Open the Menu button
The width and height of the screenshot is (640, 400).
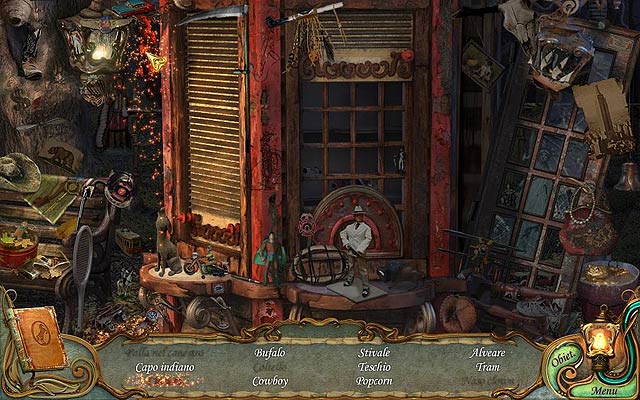[x=603, y=390]
